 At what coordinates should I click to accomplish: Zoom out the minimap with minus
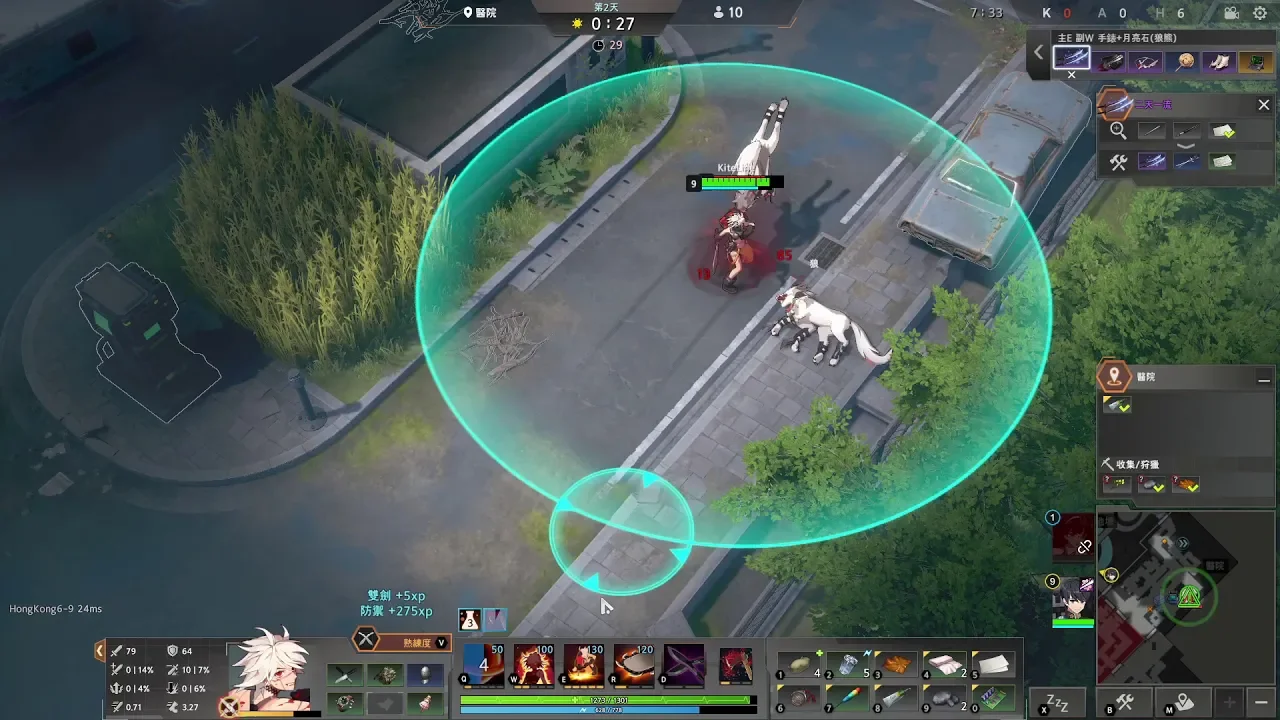tap(1262, 701)
